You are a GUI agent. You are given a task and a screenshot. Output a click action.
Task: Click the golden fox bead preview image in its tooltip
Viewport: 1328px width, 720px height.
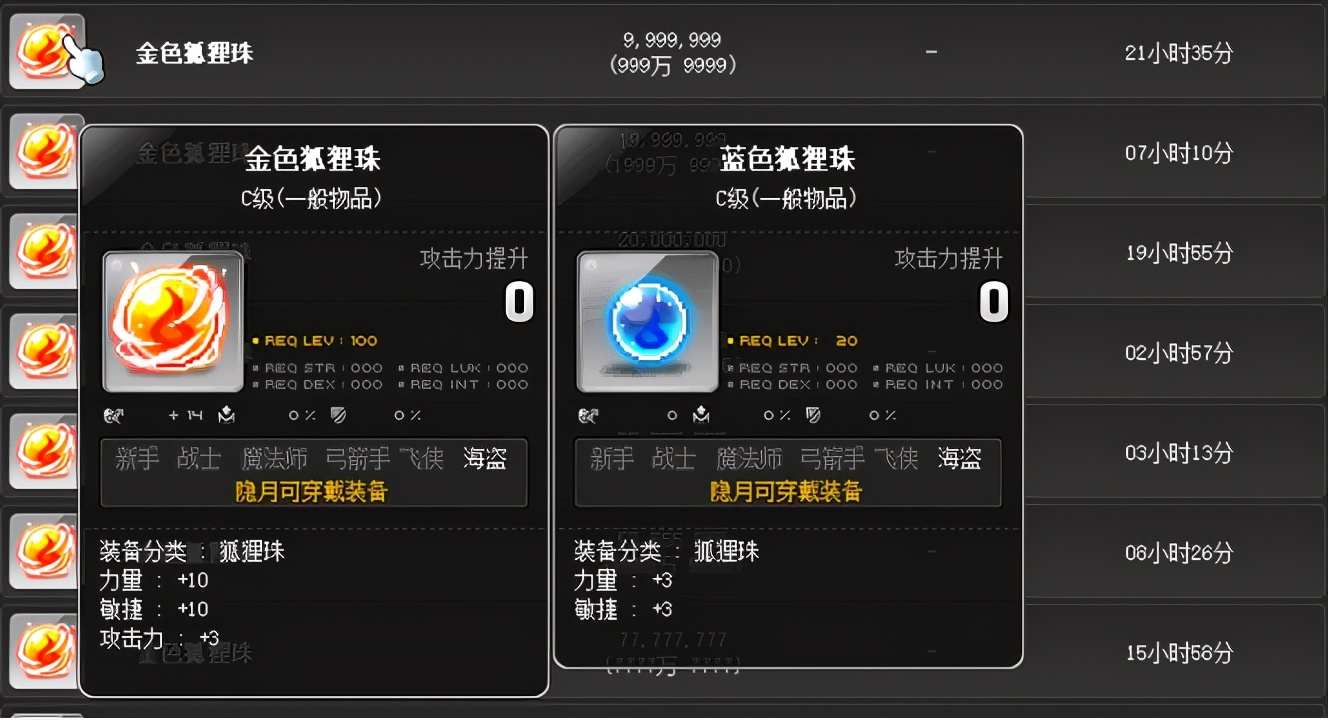[x=173, y=322]
